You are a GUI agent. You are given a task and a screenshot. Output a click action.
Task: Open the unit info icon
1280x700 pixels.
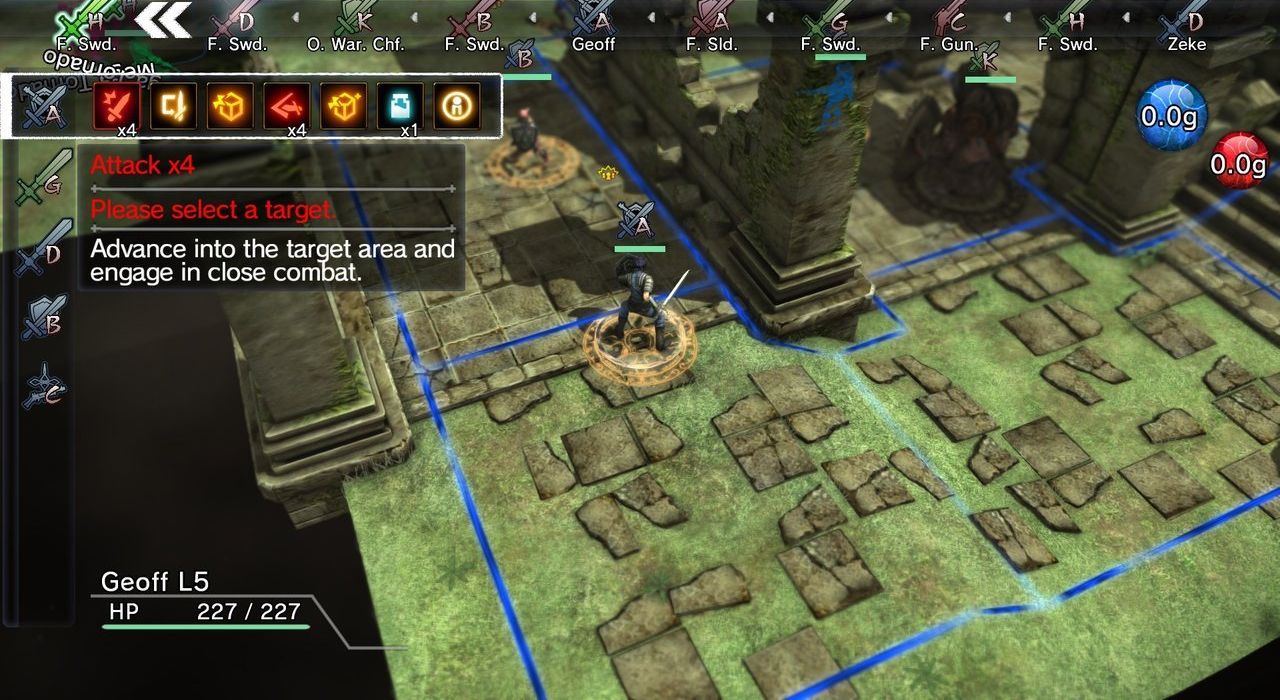pos(456,105)
